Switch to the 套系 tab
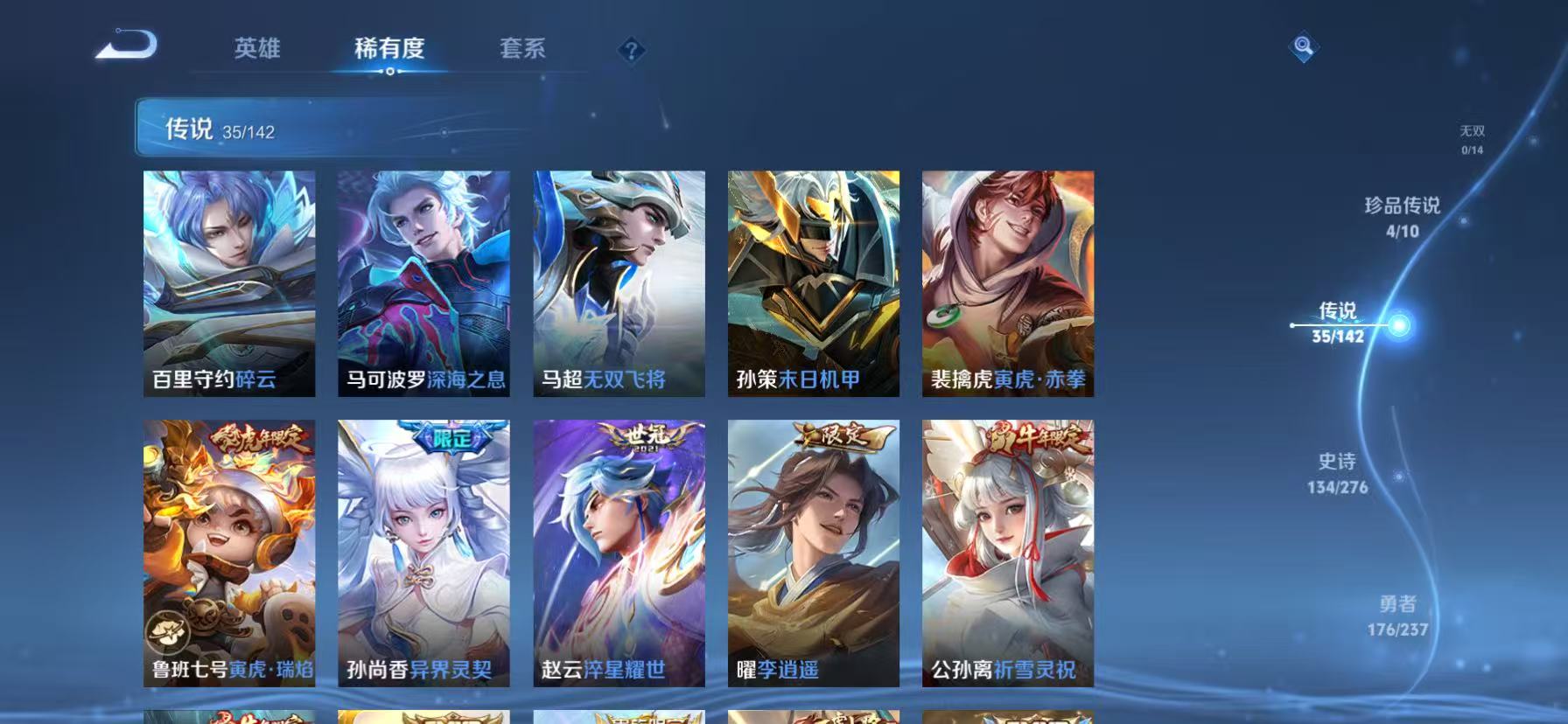1568x724 pixels. tap(523, 50)
